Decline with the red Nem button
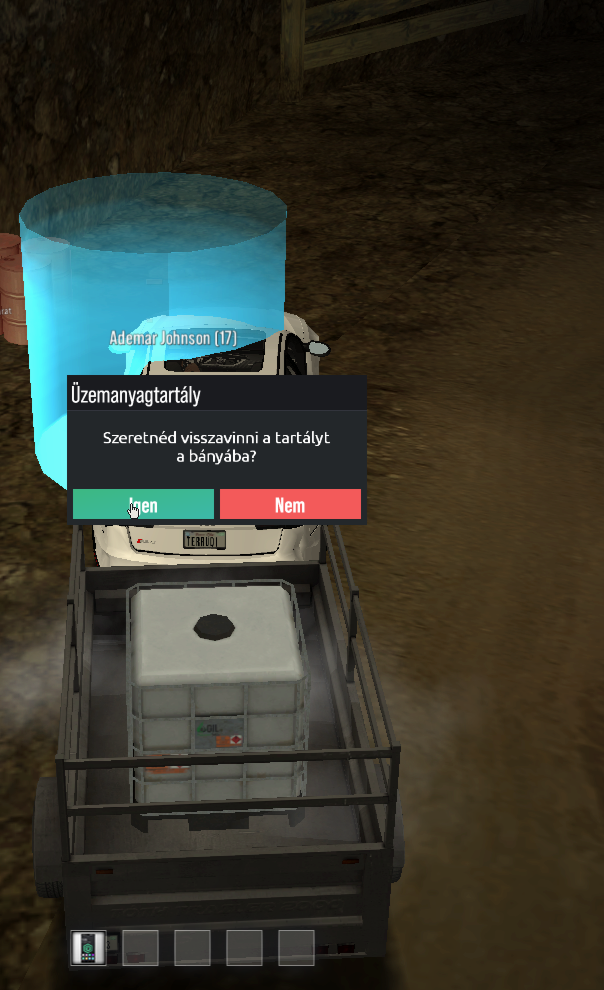 (290, 505)
